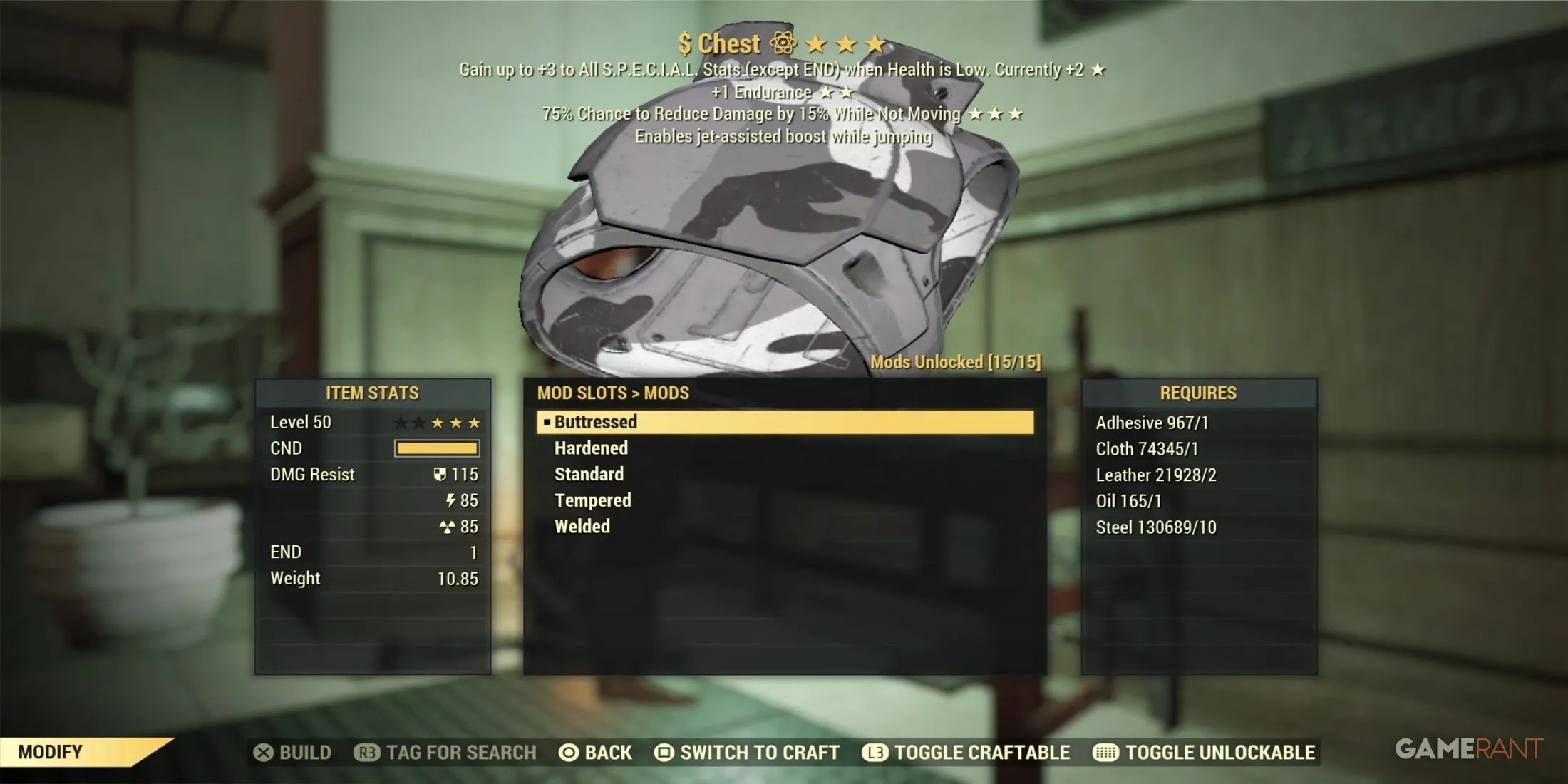Select Switch To Craft mode

point(758,753)
